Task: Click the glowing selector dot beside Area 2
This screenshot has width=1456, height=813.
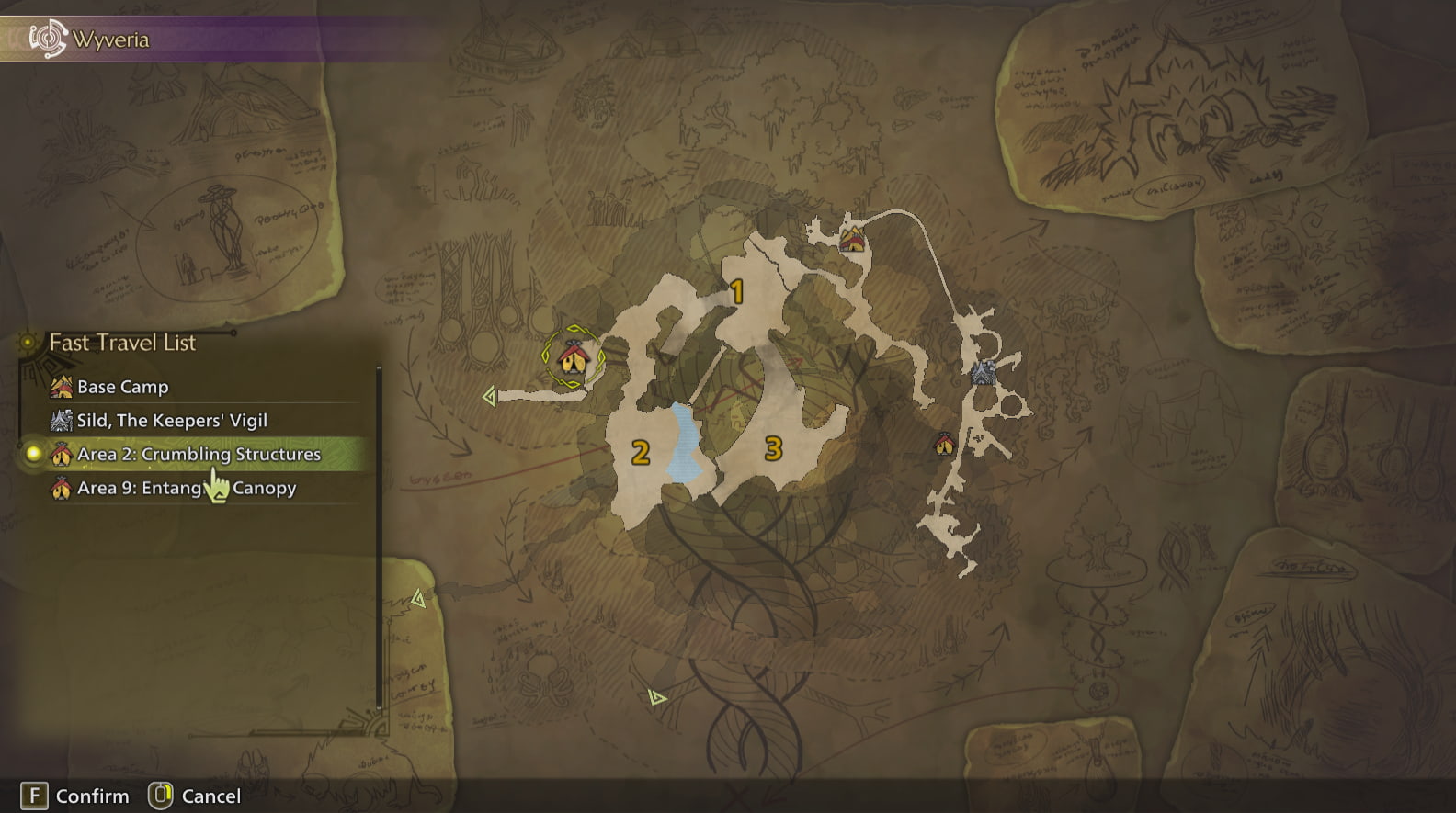Action: (x=34, y=454)
